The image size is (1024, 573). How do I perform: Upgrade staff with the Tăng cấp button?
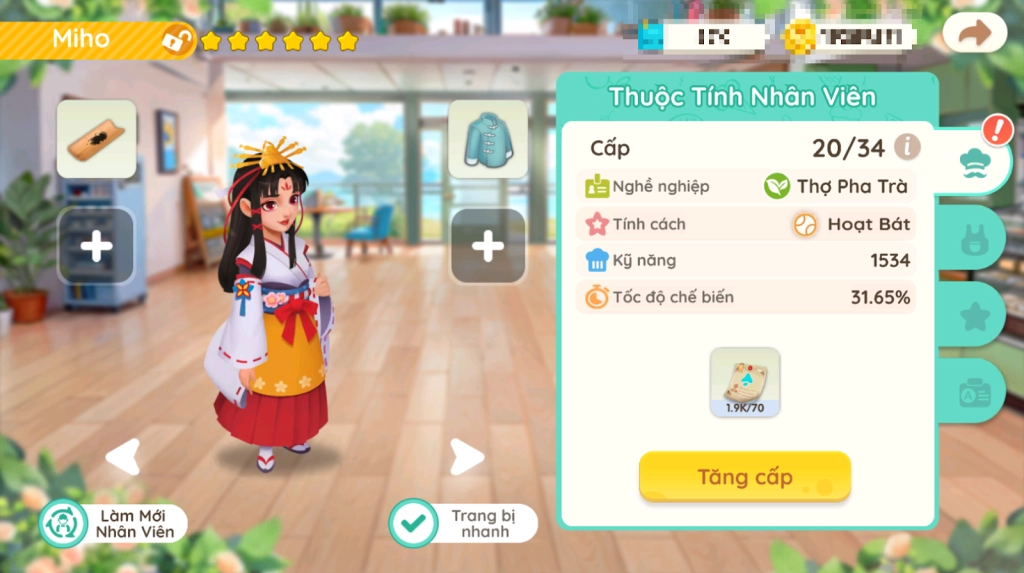pyautogui.click(x=744, y=476)
